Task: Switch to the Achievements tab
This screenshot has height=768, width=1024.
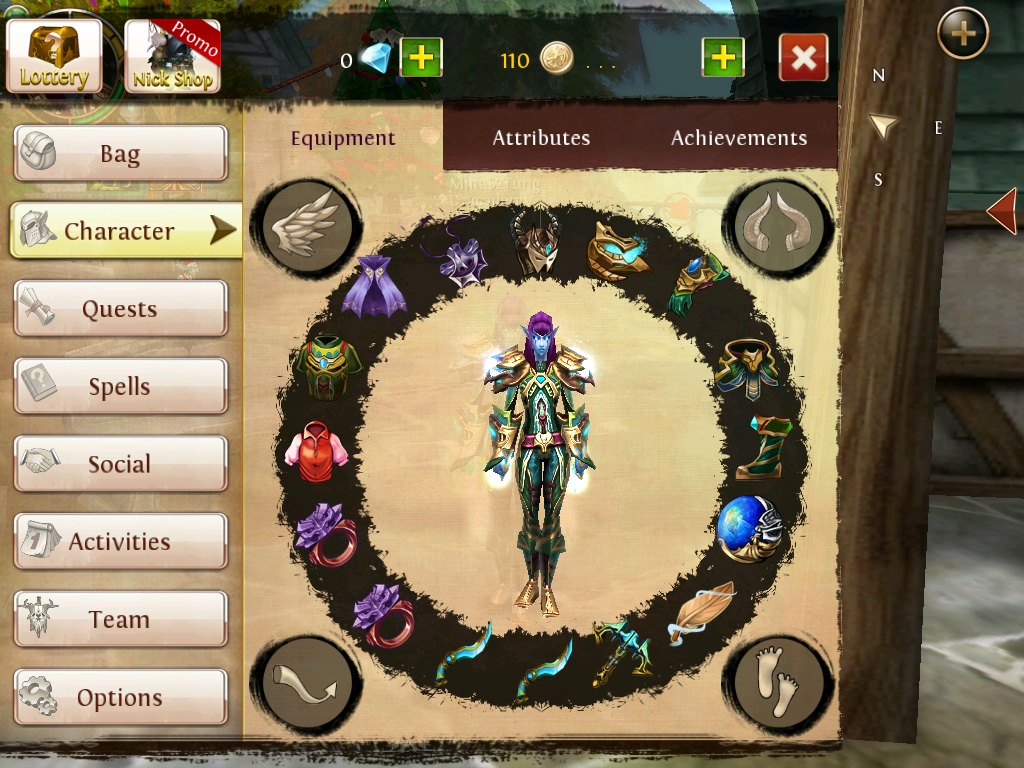Action: point(738,138)
